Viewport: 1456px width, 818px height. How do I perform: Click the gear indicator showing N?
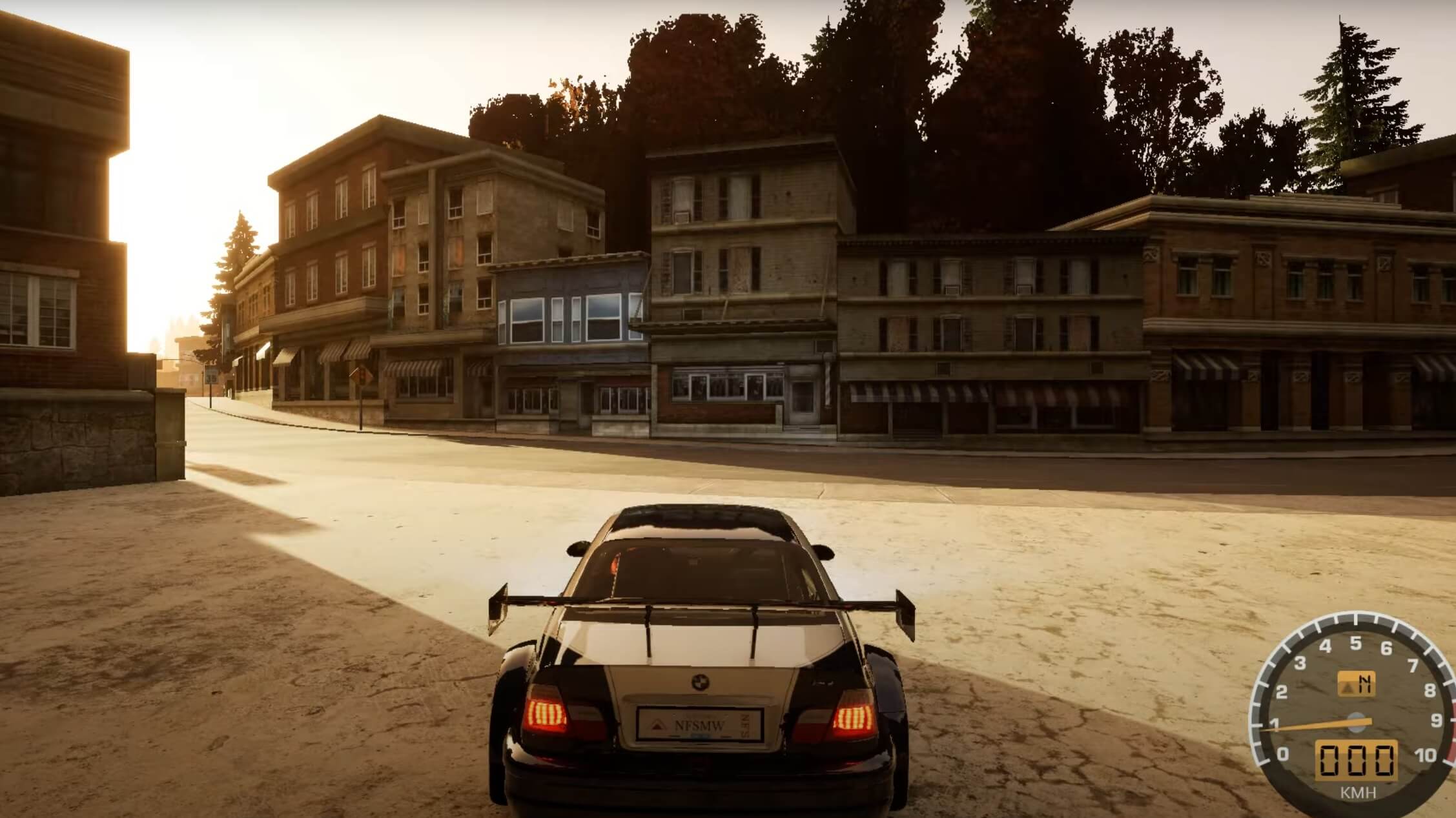tap(1366, 684)
